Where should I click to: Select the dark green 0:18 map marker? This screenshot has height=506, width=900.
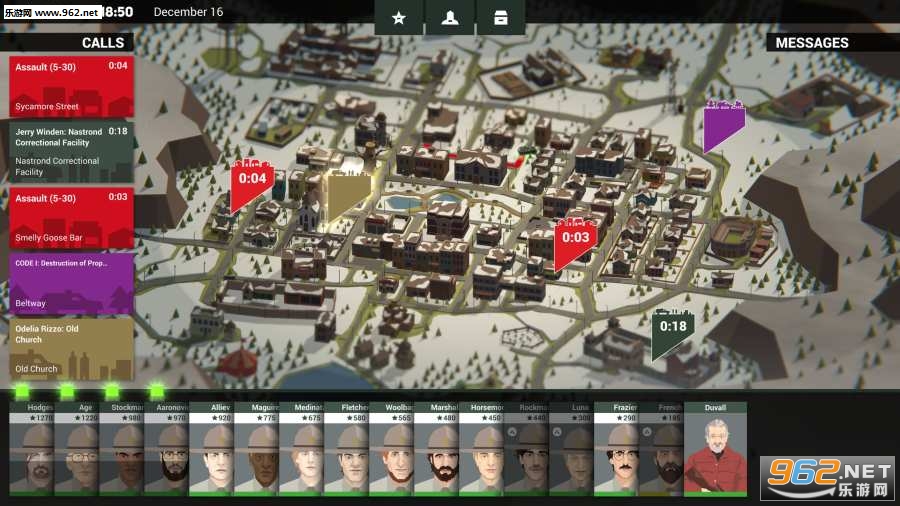(x=672, y=330)
